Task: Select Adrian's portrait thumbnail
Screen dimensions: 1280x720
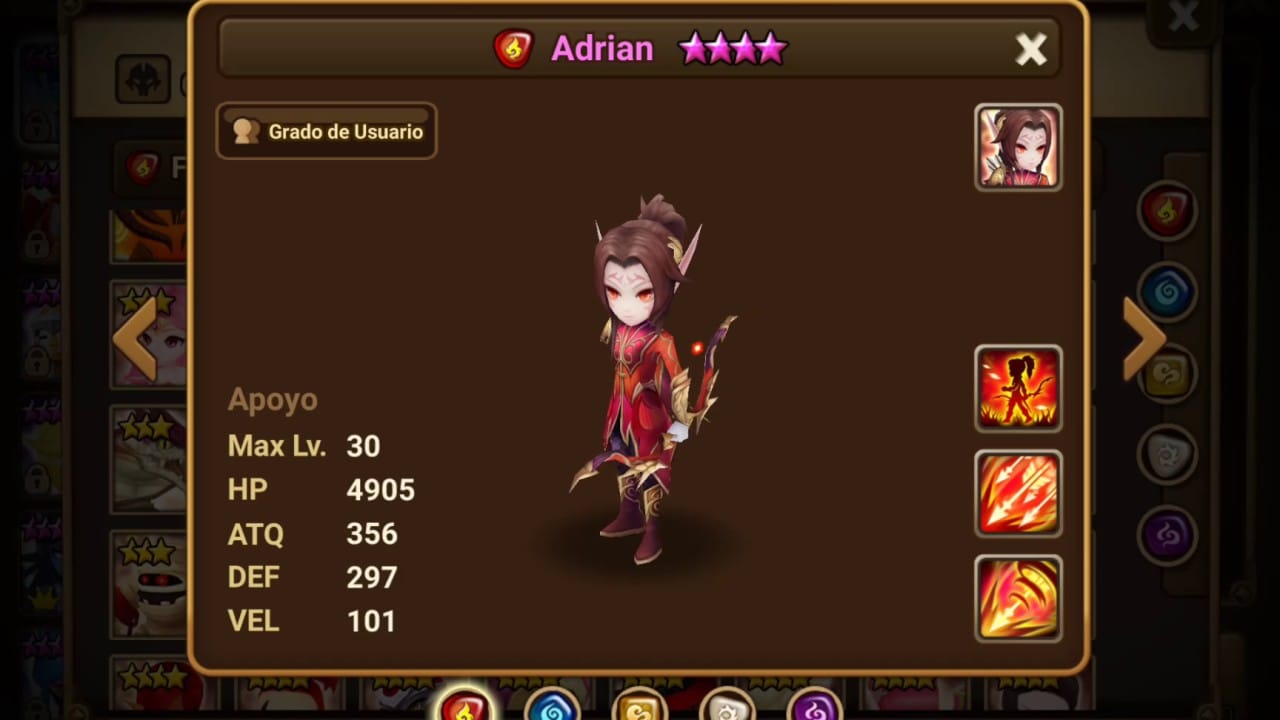Action: 1018,147
